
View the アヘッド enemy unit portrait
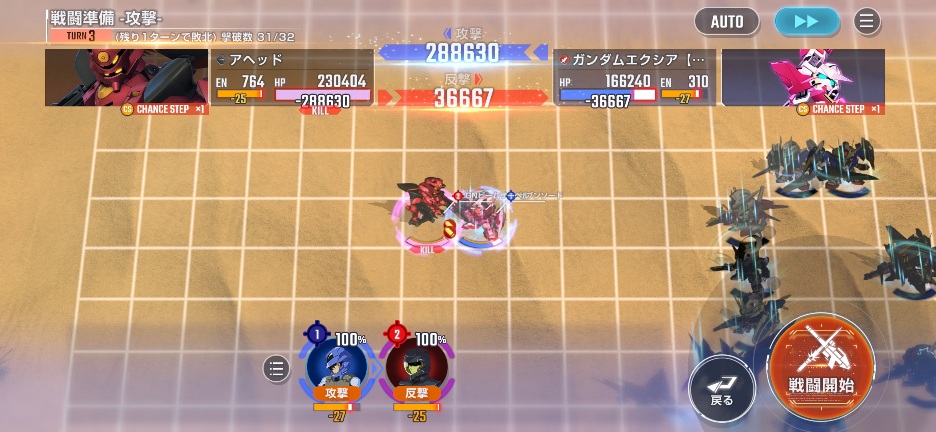(126, 78)
